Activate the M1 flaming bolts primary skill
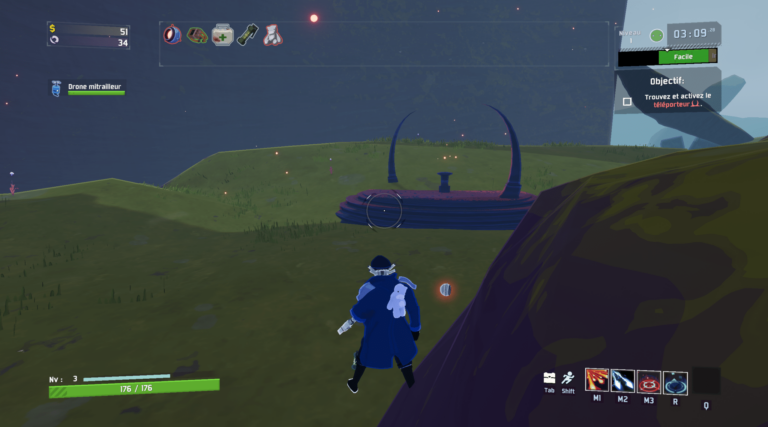 [597, 380]
